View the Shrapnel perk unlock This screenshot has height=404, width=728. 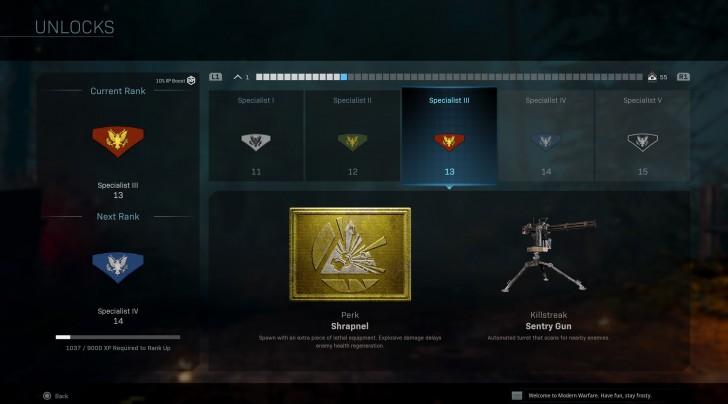coord(350,254)
